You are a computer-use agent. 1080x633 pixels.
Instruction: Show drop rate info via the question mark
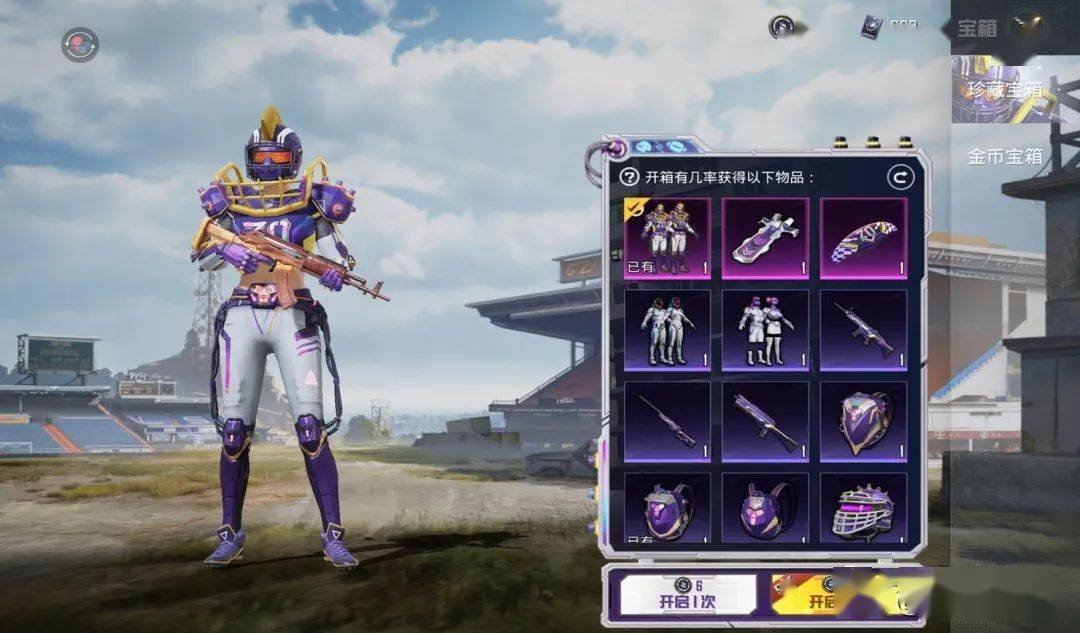[629, 178]
